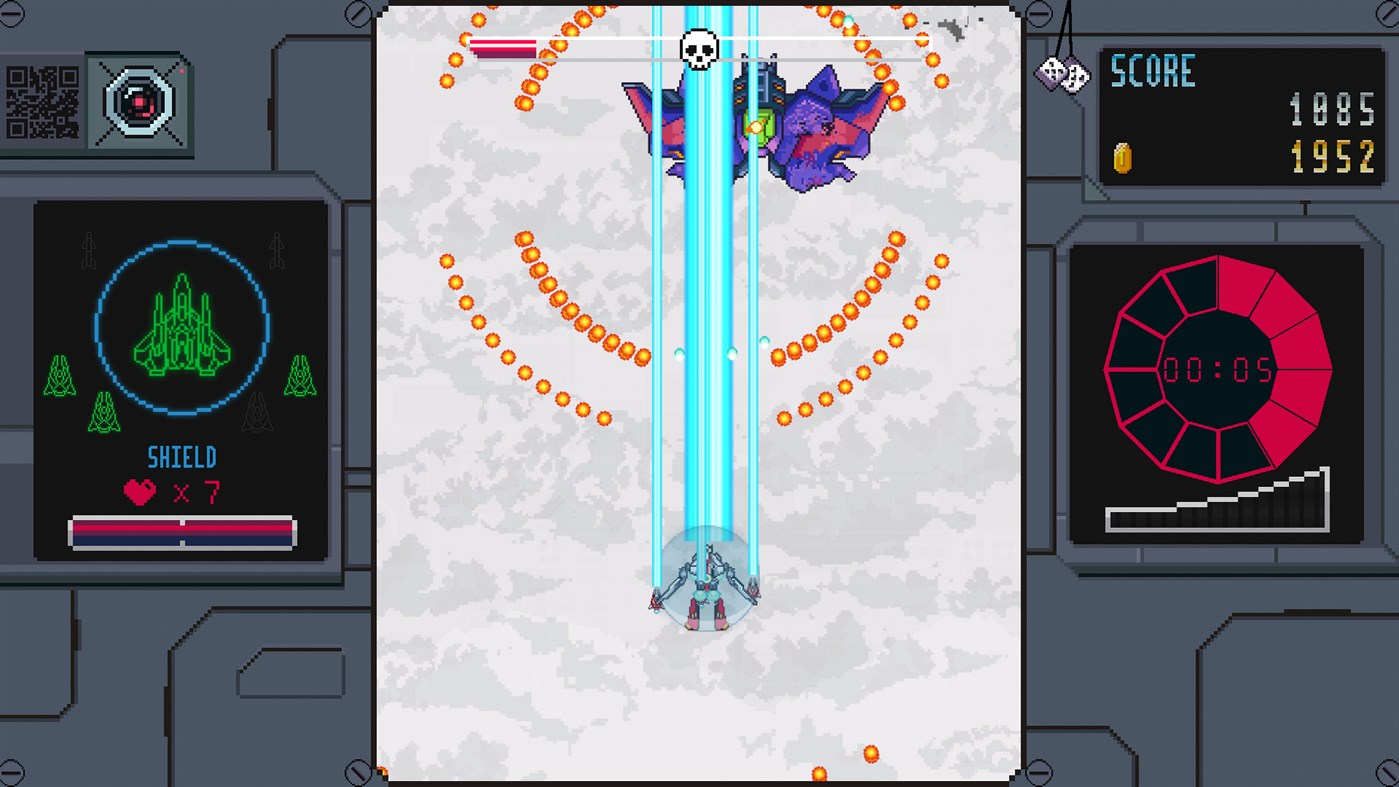Toggle the white missile outline above the radar ship
This screenshot has width=1399, height=787.
tap(90, 250)
